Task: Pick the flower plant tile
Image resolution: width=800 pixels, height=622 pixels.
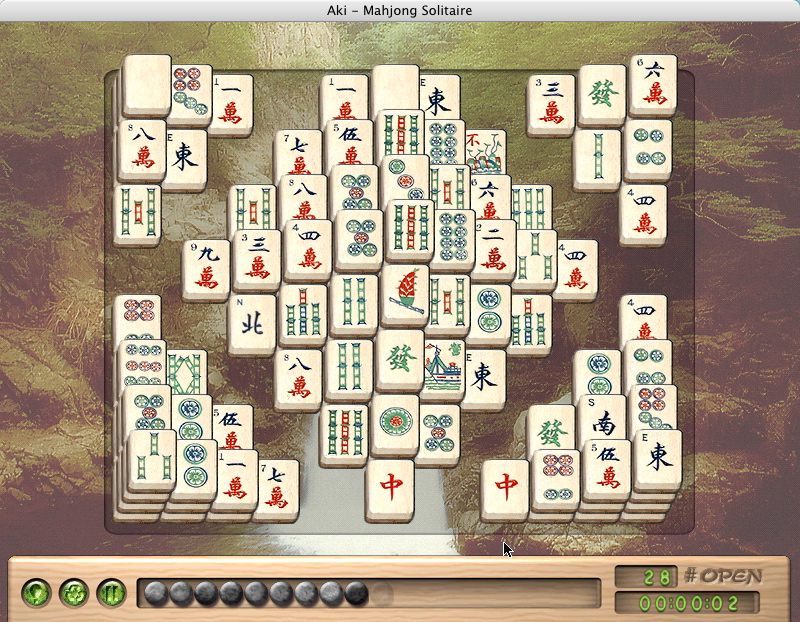Action: click(x=485, y=153)
